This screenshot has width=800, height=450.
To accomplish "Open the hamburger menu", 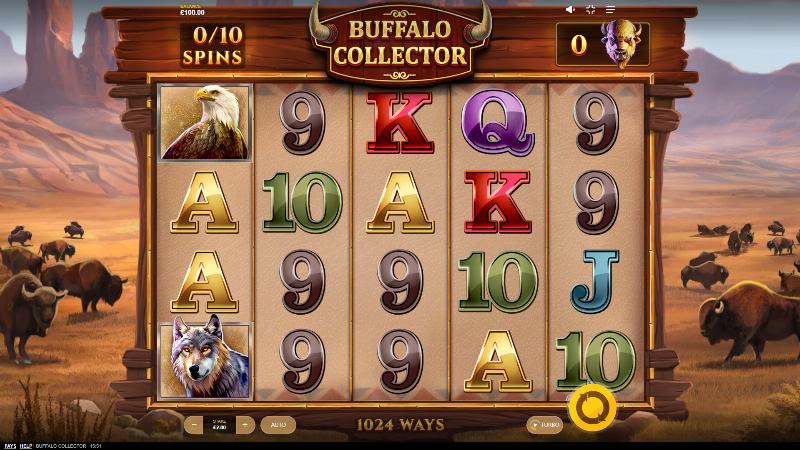I will point(609,9).
